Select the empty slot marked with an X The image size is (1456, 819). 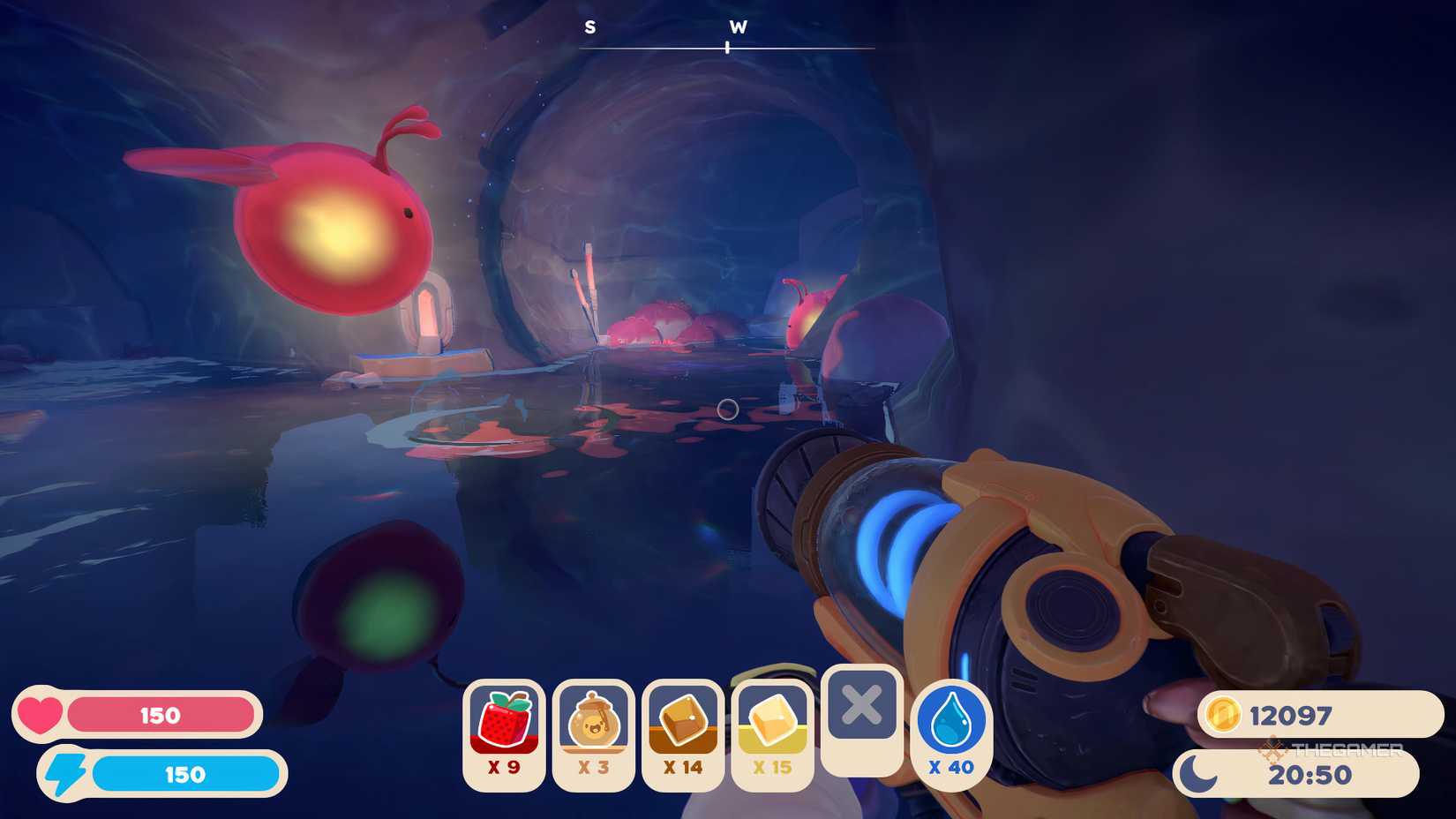click(861, 718)
